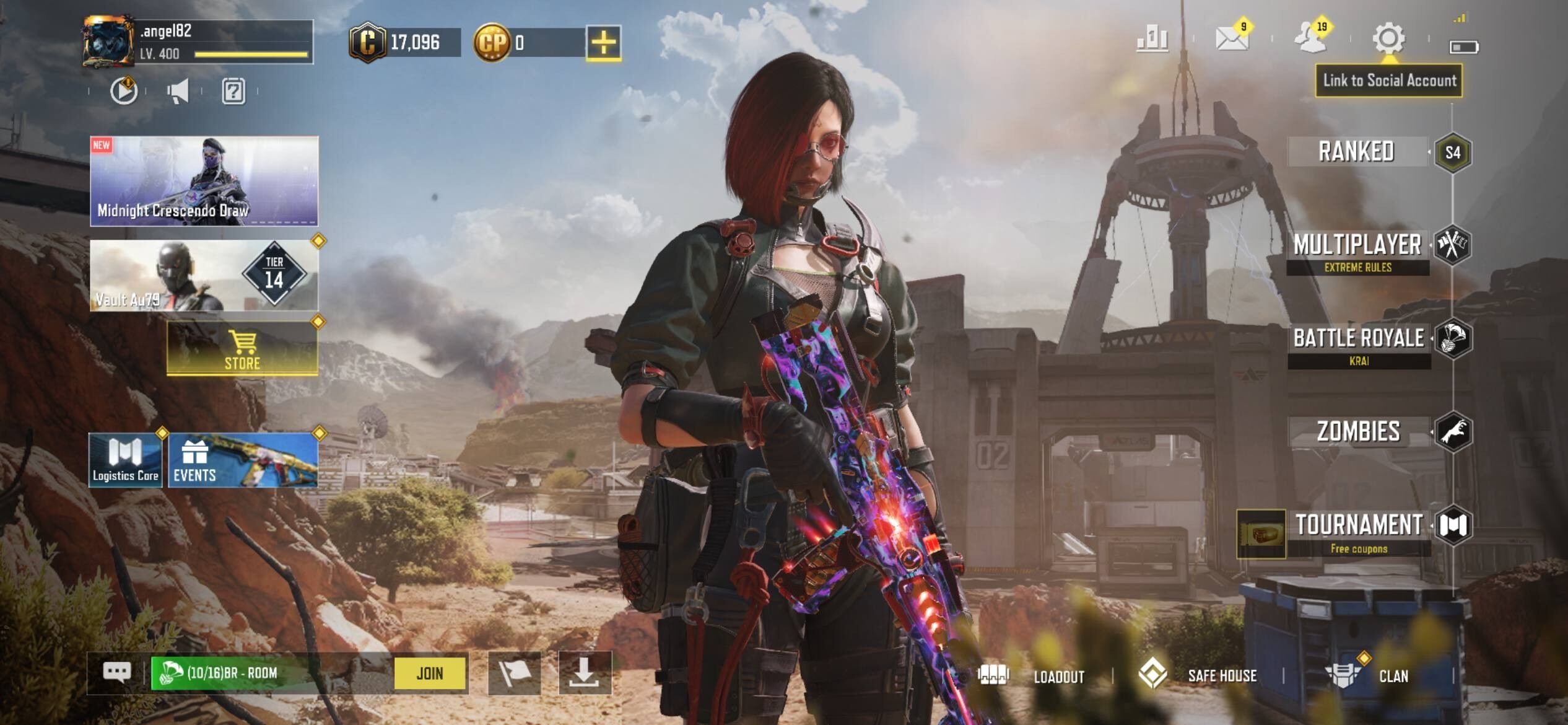Choose the Zombies mode

[x=1359, y=432]
